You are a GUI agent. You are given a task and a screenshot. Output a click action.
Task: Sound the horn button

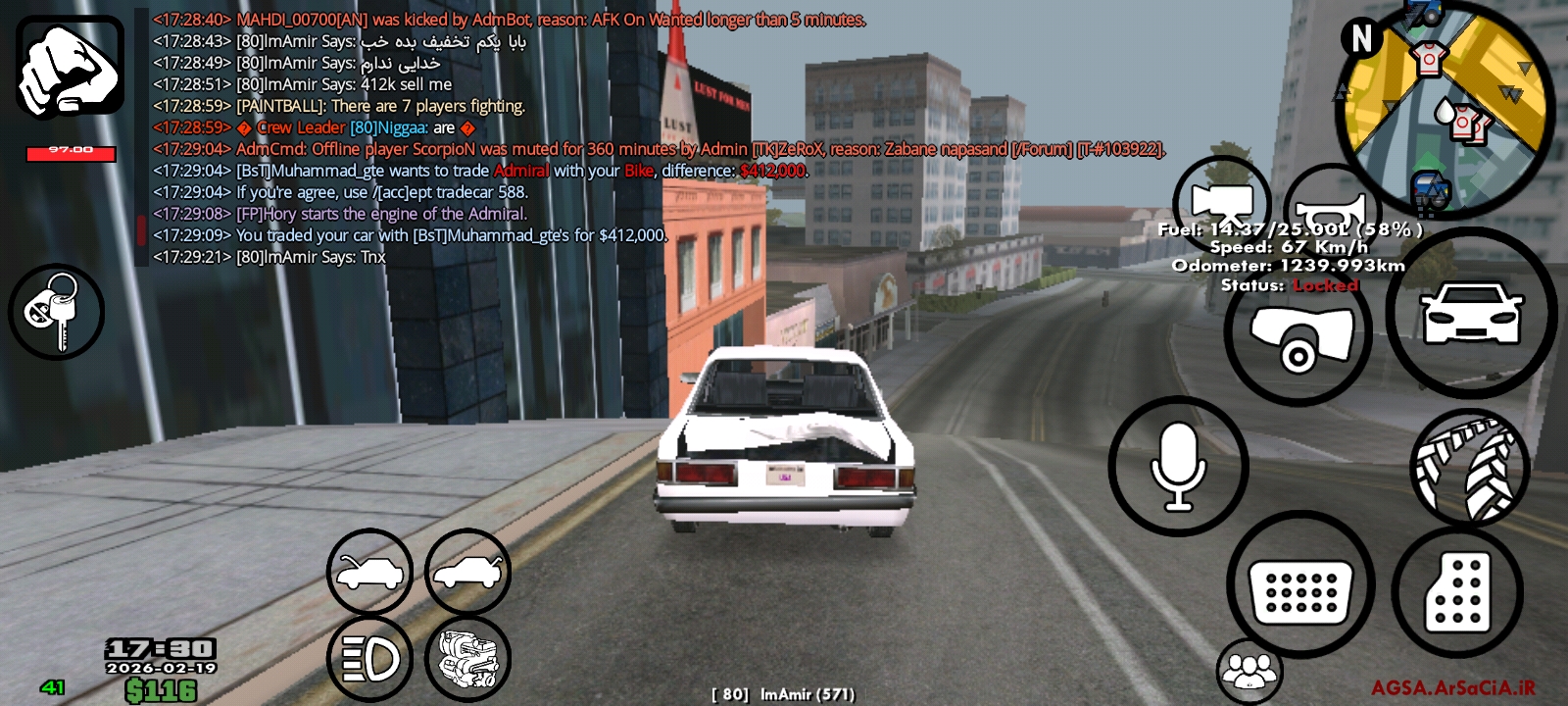point(1331,208)
